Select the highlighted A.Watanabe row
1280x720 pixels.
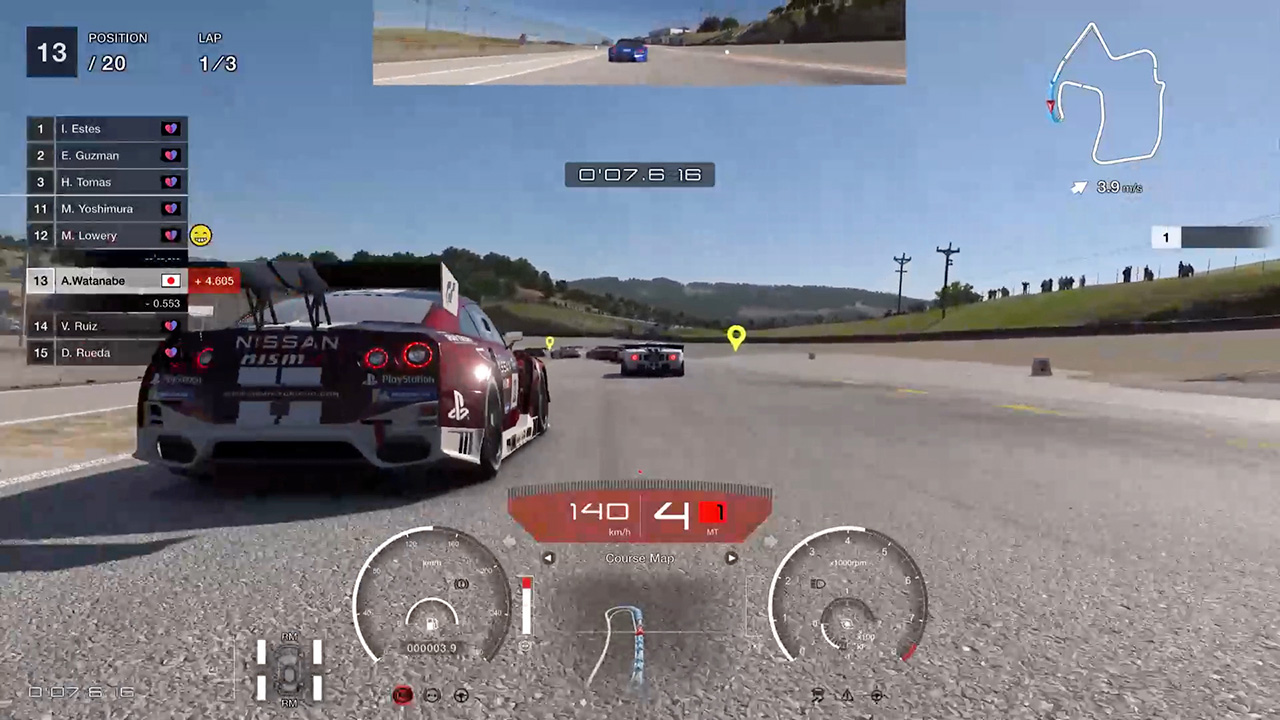click(x=106, y=281)
